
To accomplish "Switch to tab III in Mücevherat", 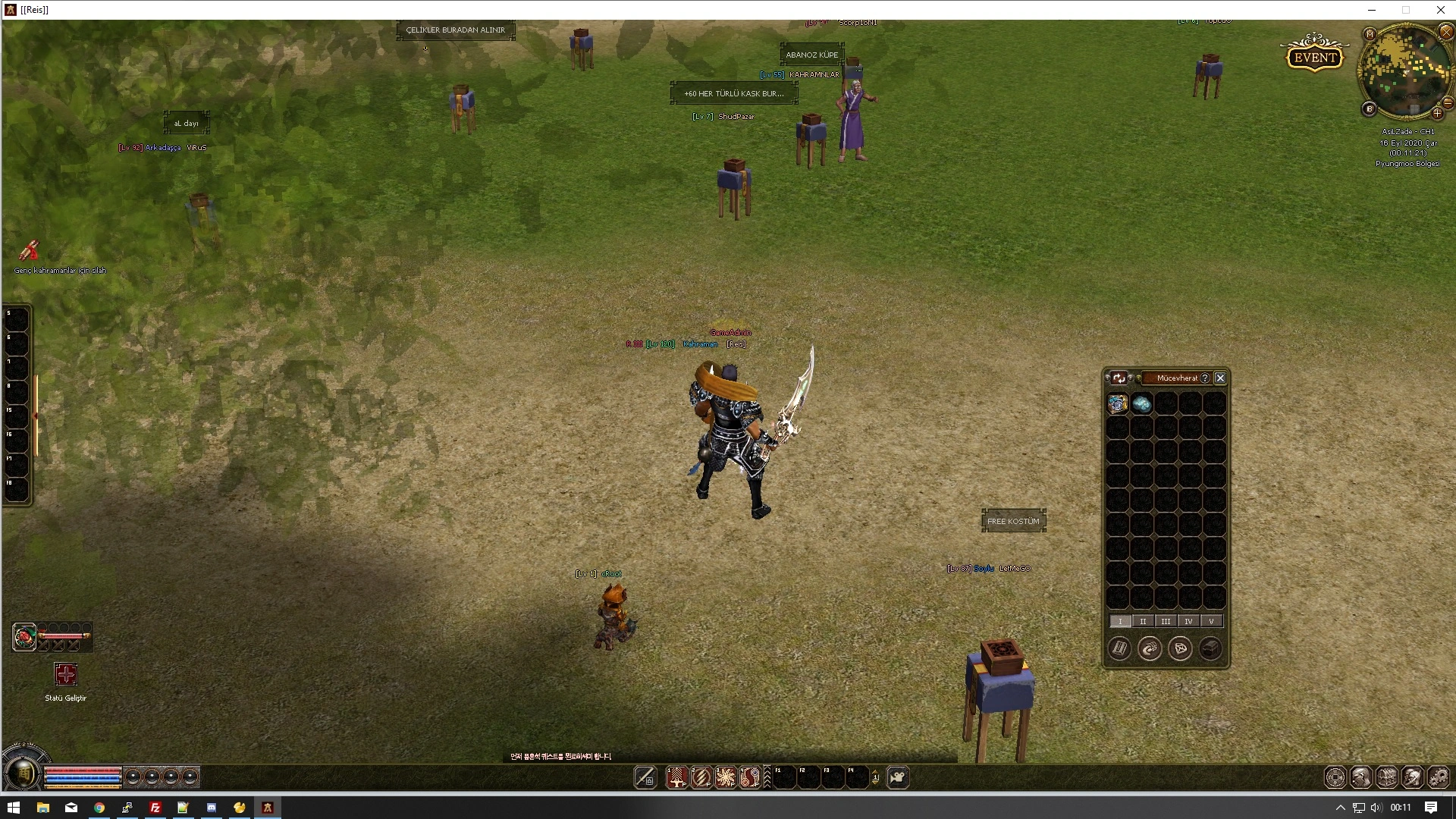I will [x=1166, y=621].
